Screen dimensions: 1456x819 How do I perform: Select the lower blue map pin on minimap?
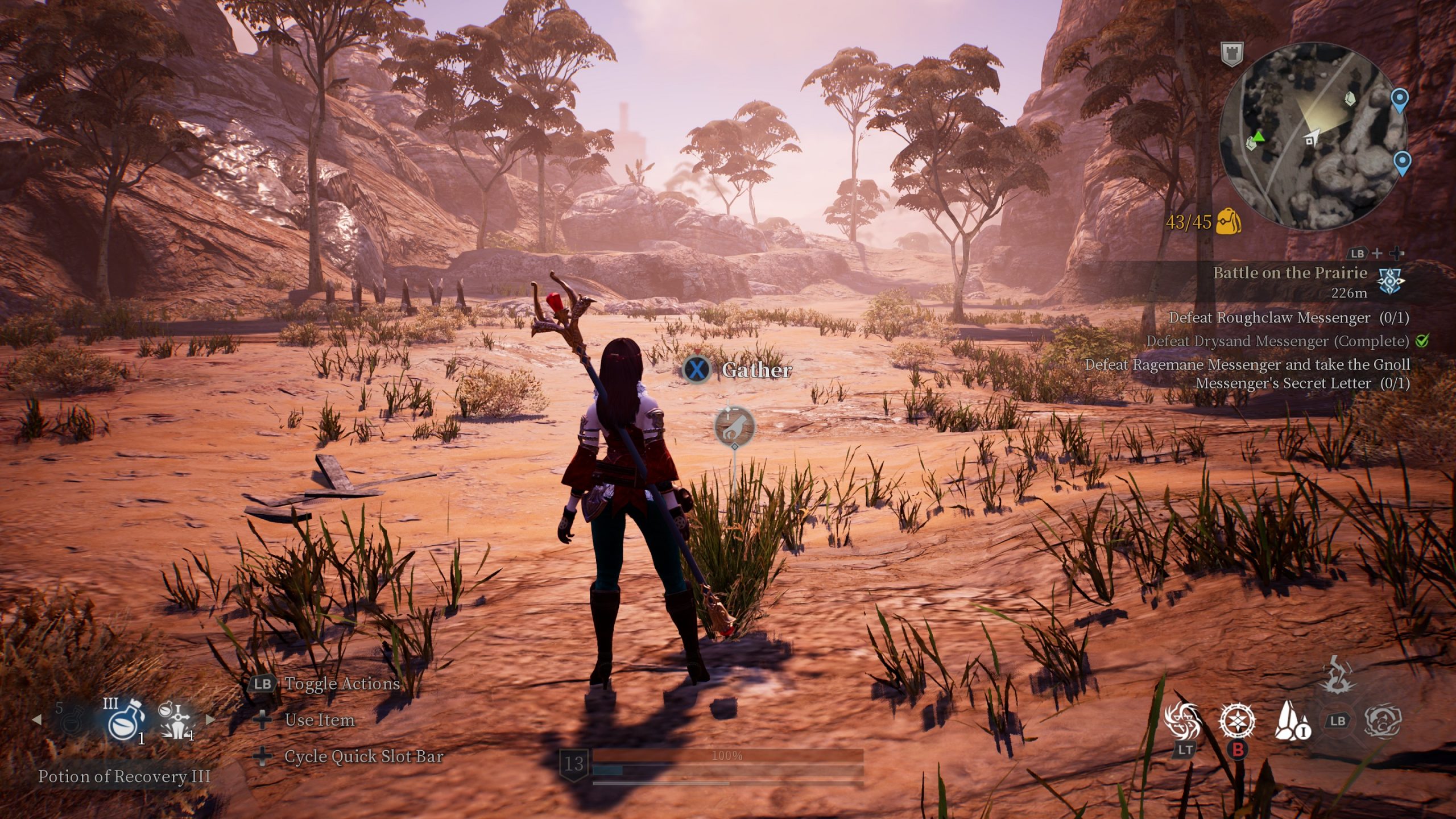pyautogui.click(x=1403, y=162)
